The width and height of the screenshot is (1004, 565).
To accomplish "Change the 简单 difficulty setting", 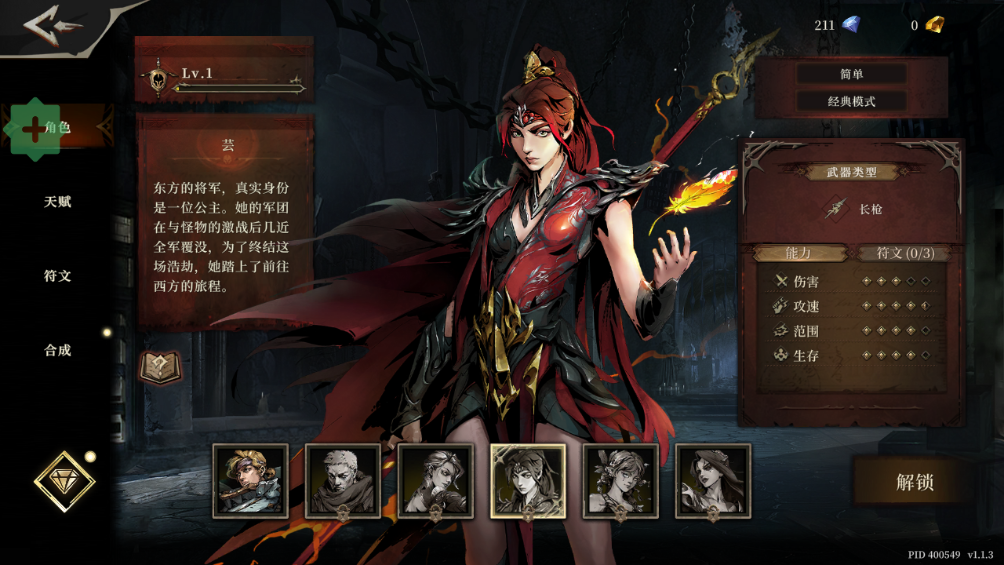I will point(851,74).
